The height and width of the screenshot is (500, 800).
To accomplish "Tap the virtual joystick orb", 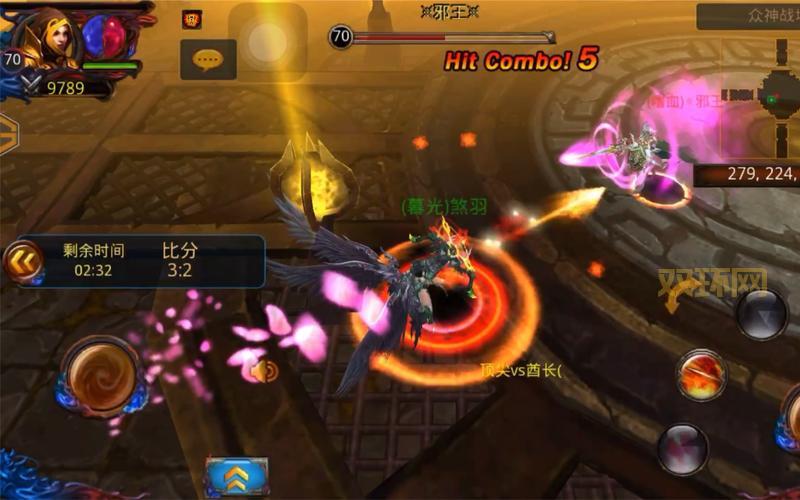I will point(100,377).
